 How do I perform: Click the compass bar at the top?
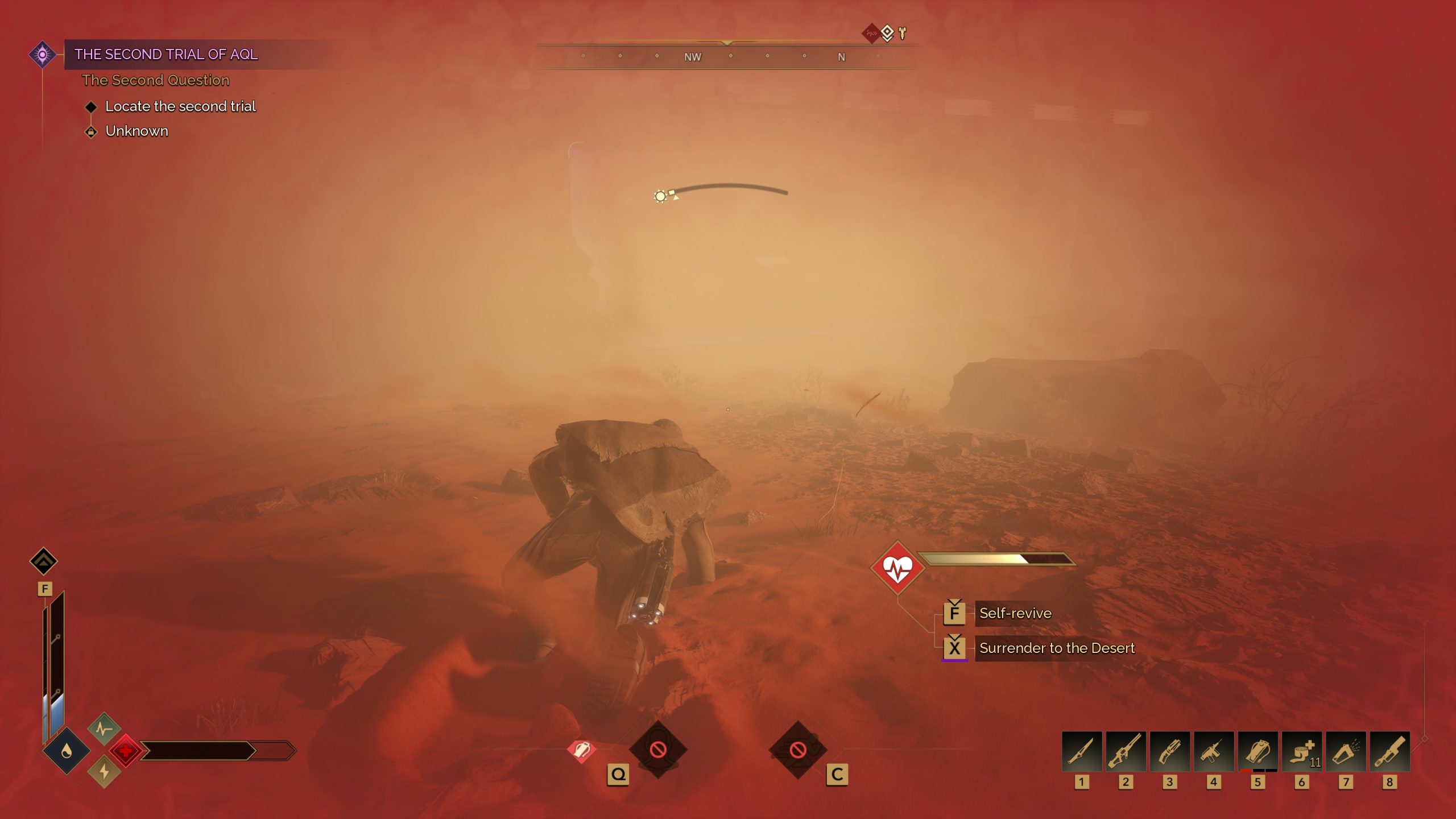727,57
